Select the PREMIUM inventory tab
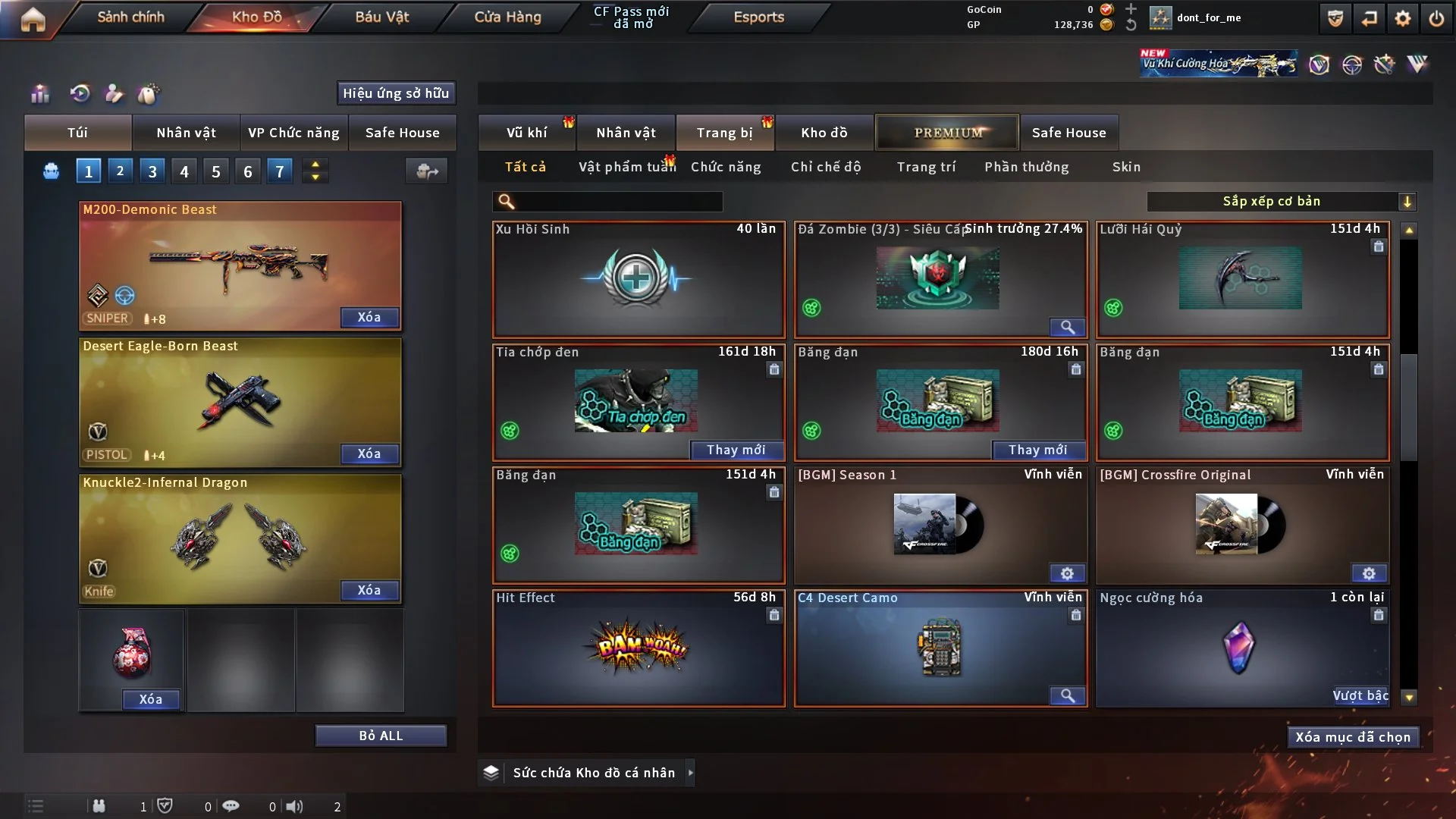 pos(947,133)
